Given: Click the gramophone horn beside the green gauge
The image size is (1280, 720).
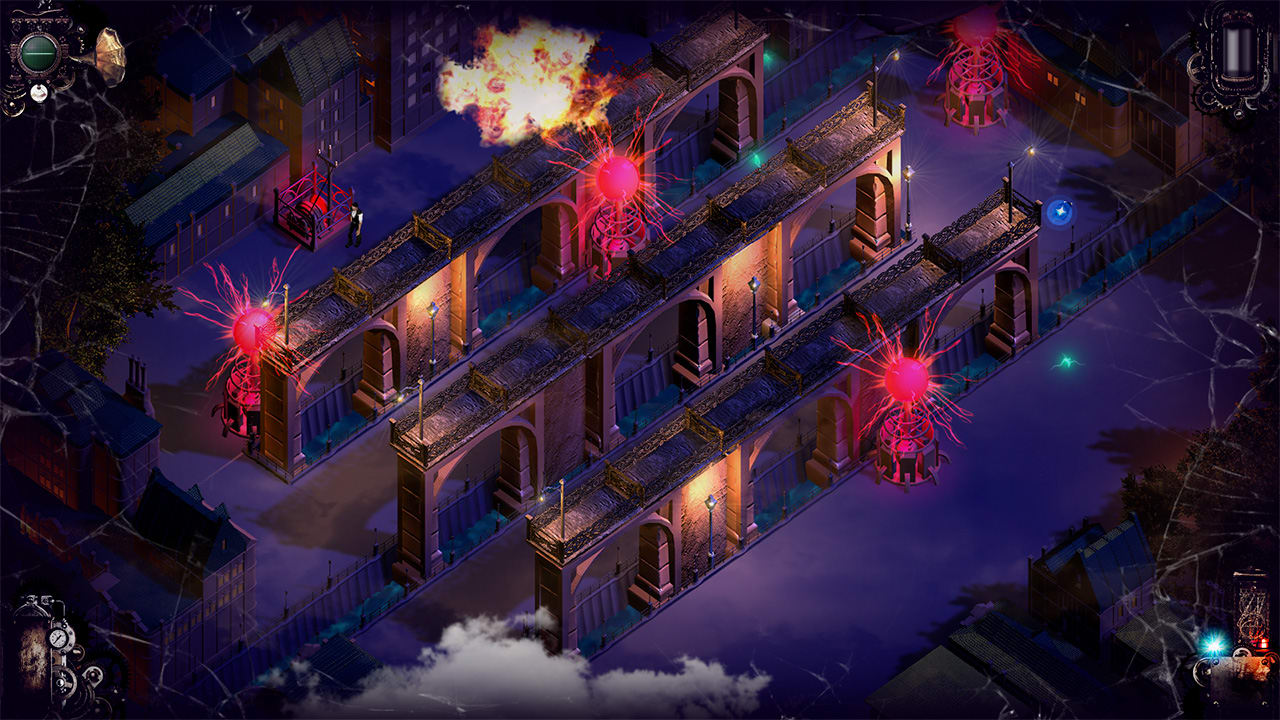Looking at the screenshot, I should pos(110,55).
